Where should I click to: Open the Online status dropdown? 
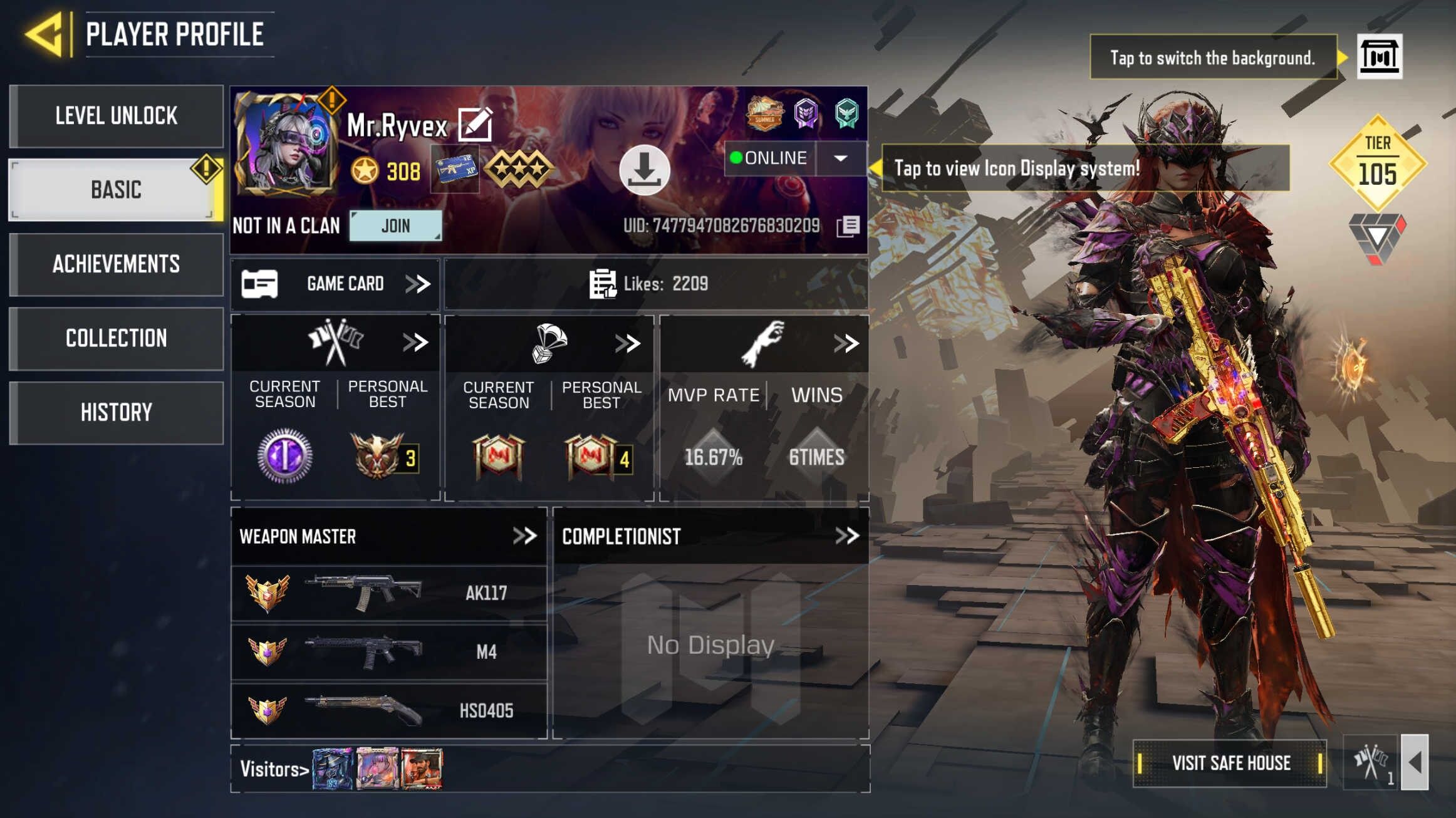[x=841, y=158]
